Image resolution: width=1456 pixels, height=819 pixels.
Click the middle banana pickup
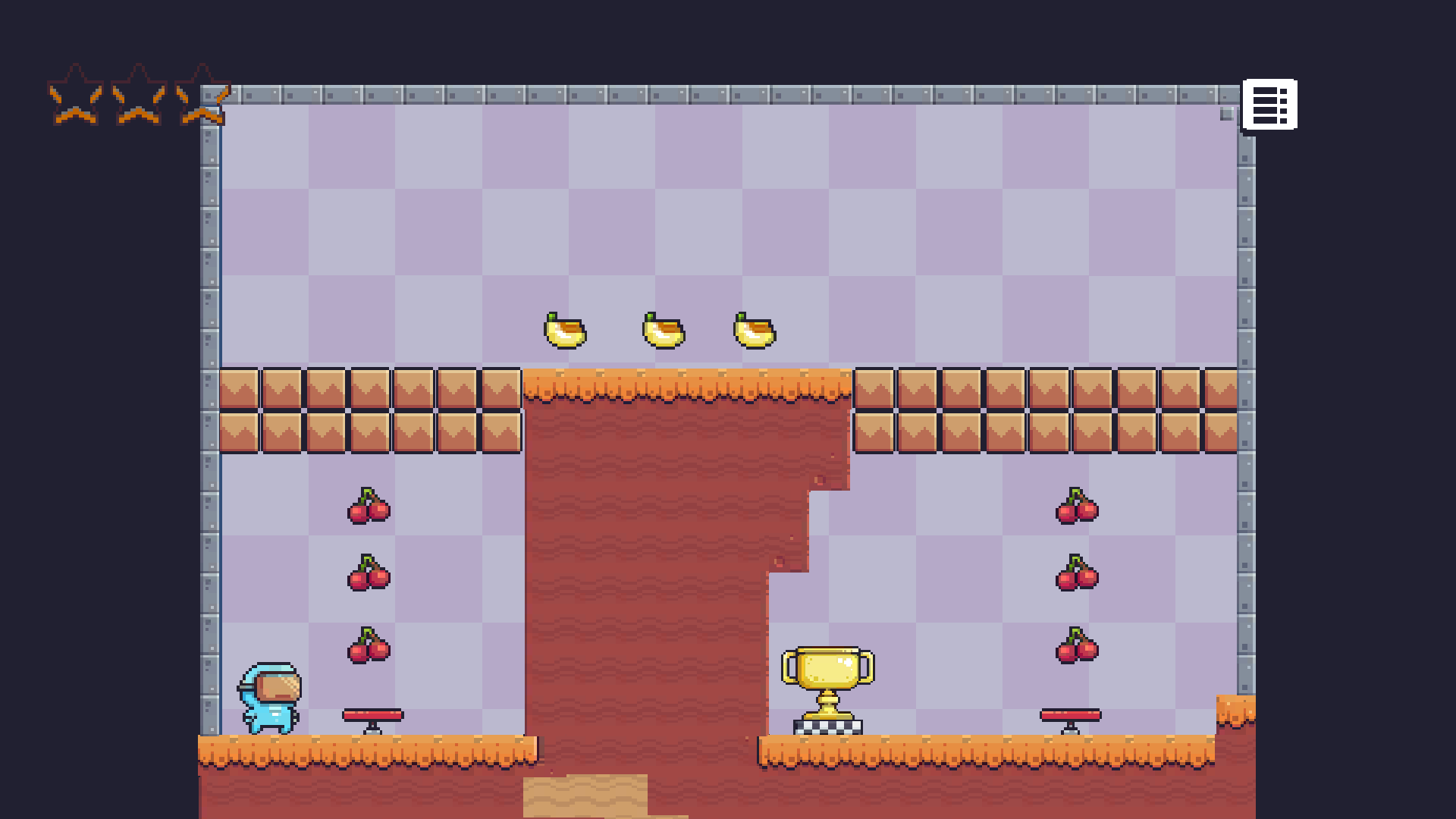point(662,331)
